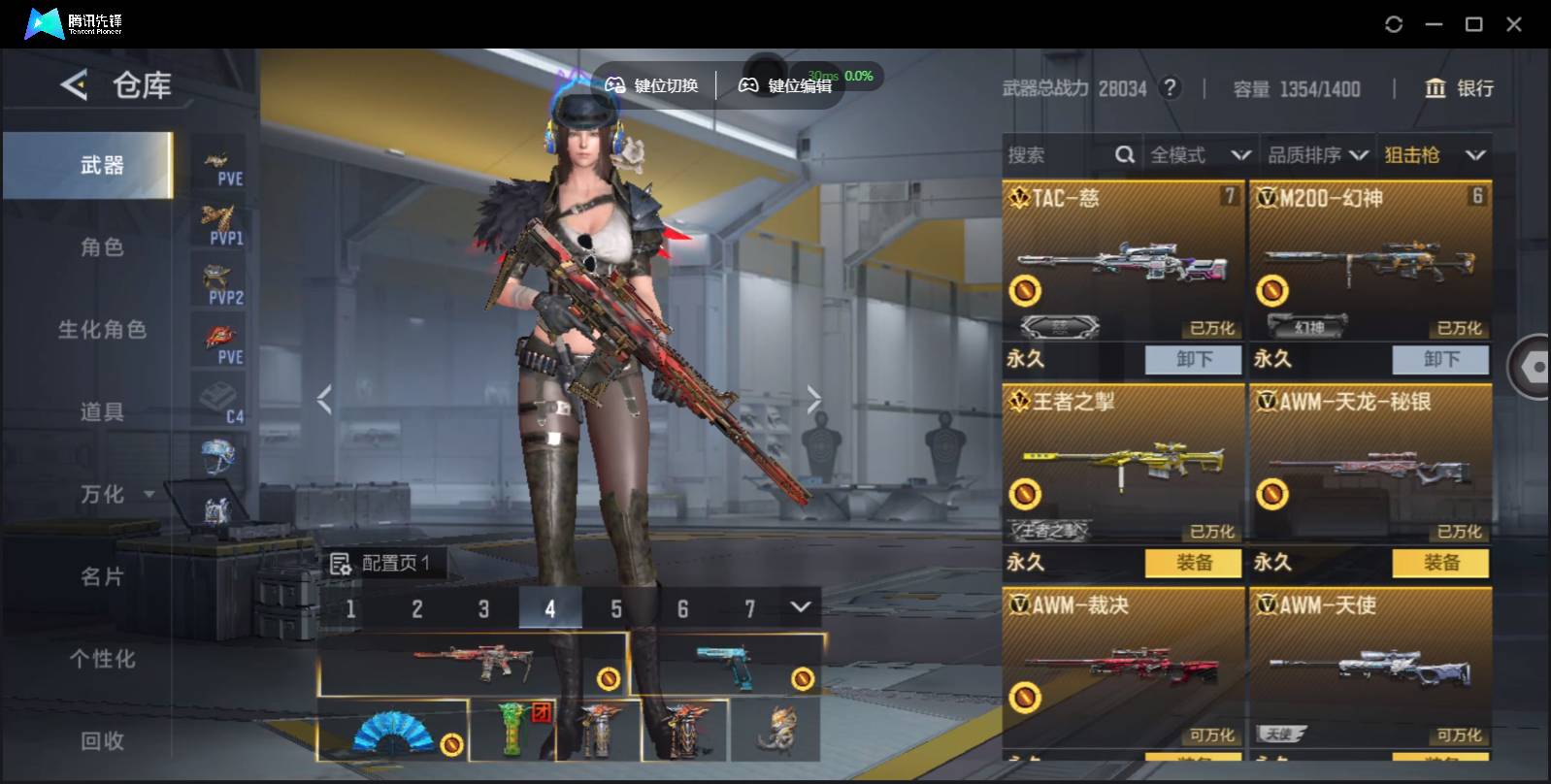Open the 生化角色 category

pyautogui.click(x=102, y=330)
